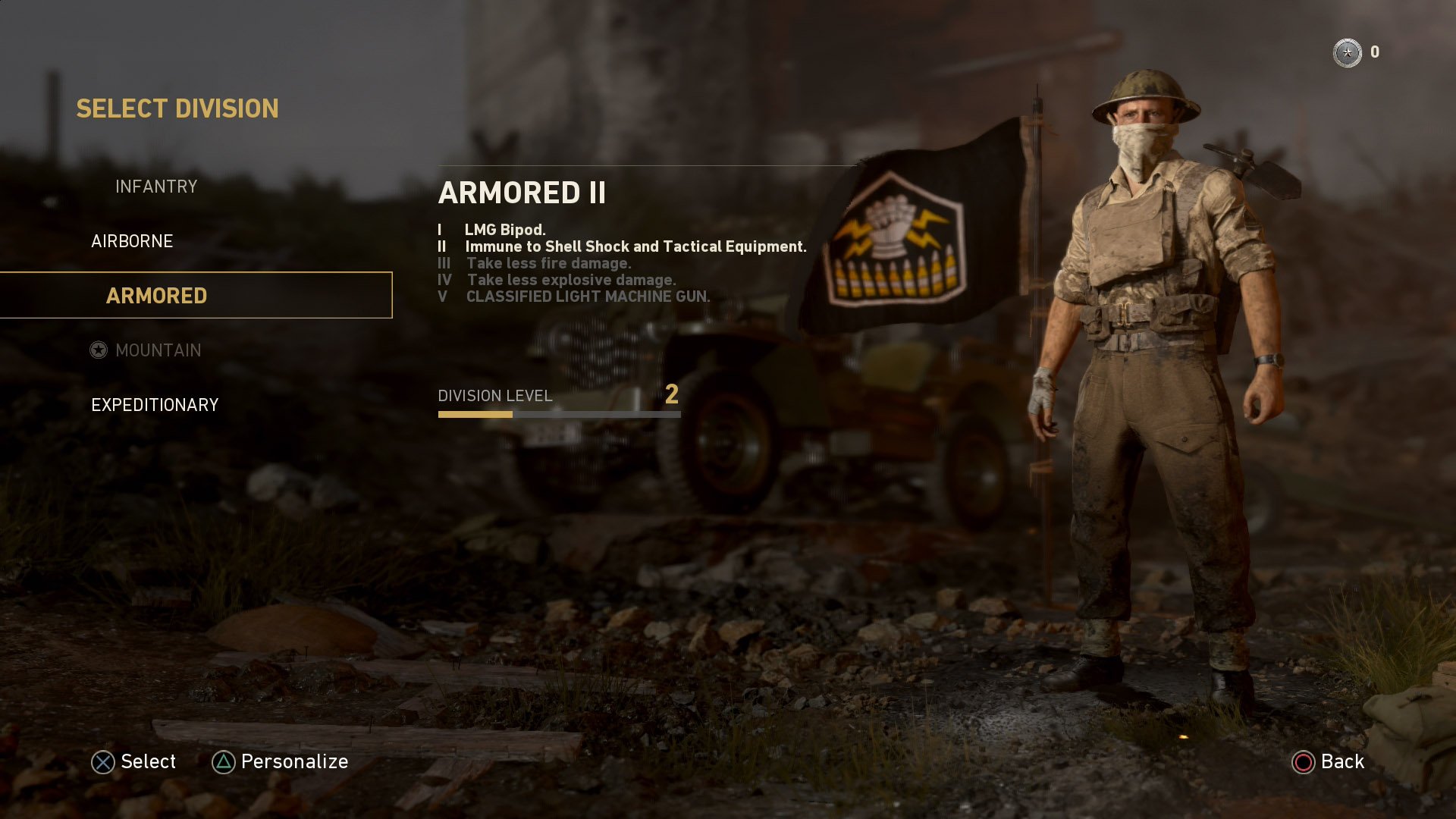Open the Personalize option
Viewport: 1456px width, 819px height.
pyautogui.click(x=294, y=761)
